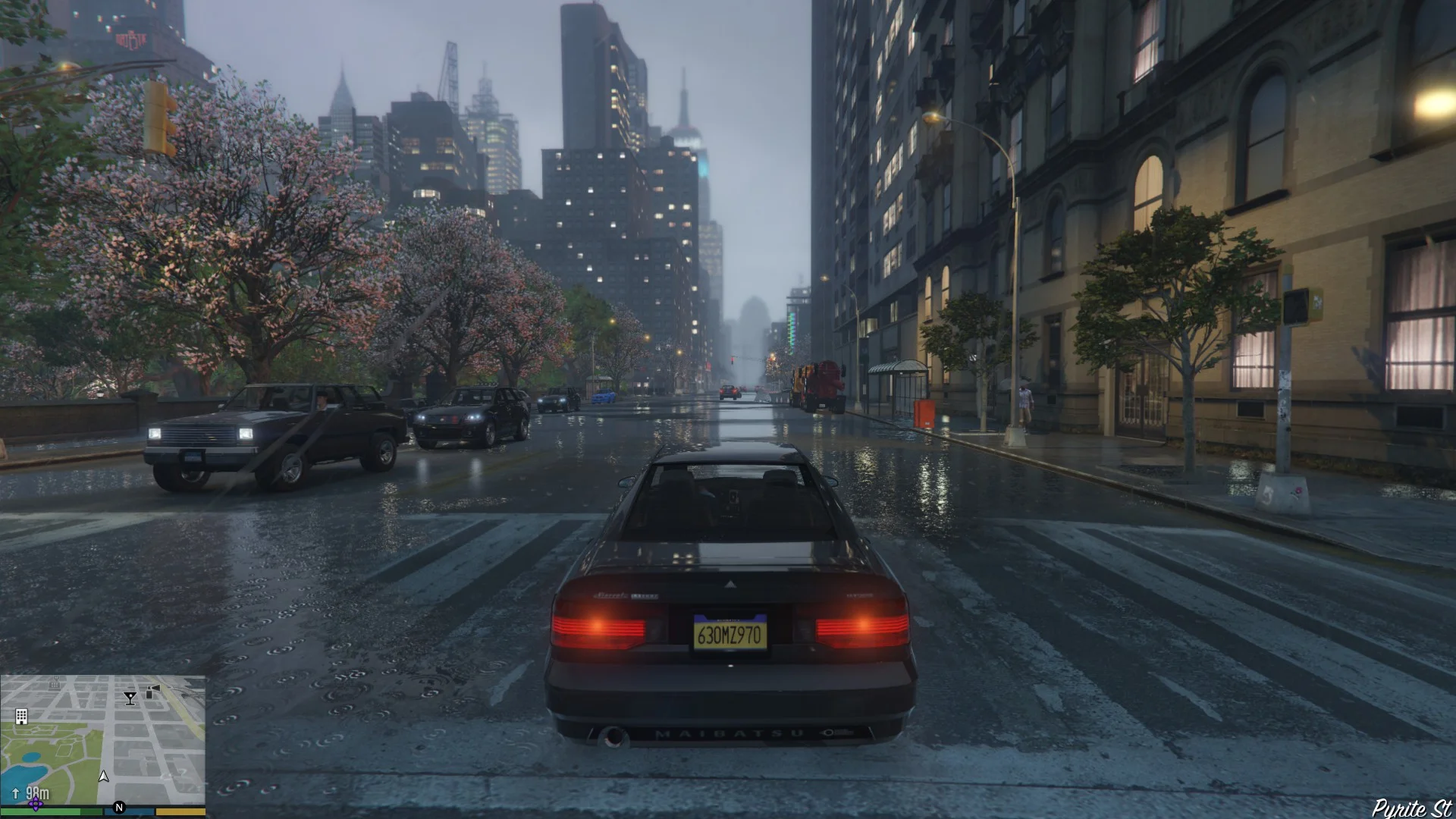Click the spray can marker on minimap
This screenshot has height=819, width=1456.
154,691
